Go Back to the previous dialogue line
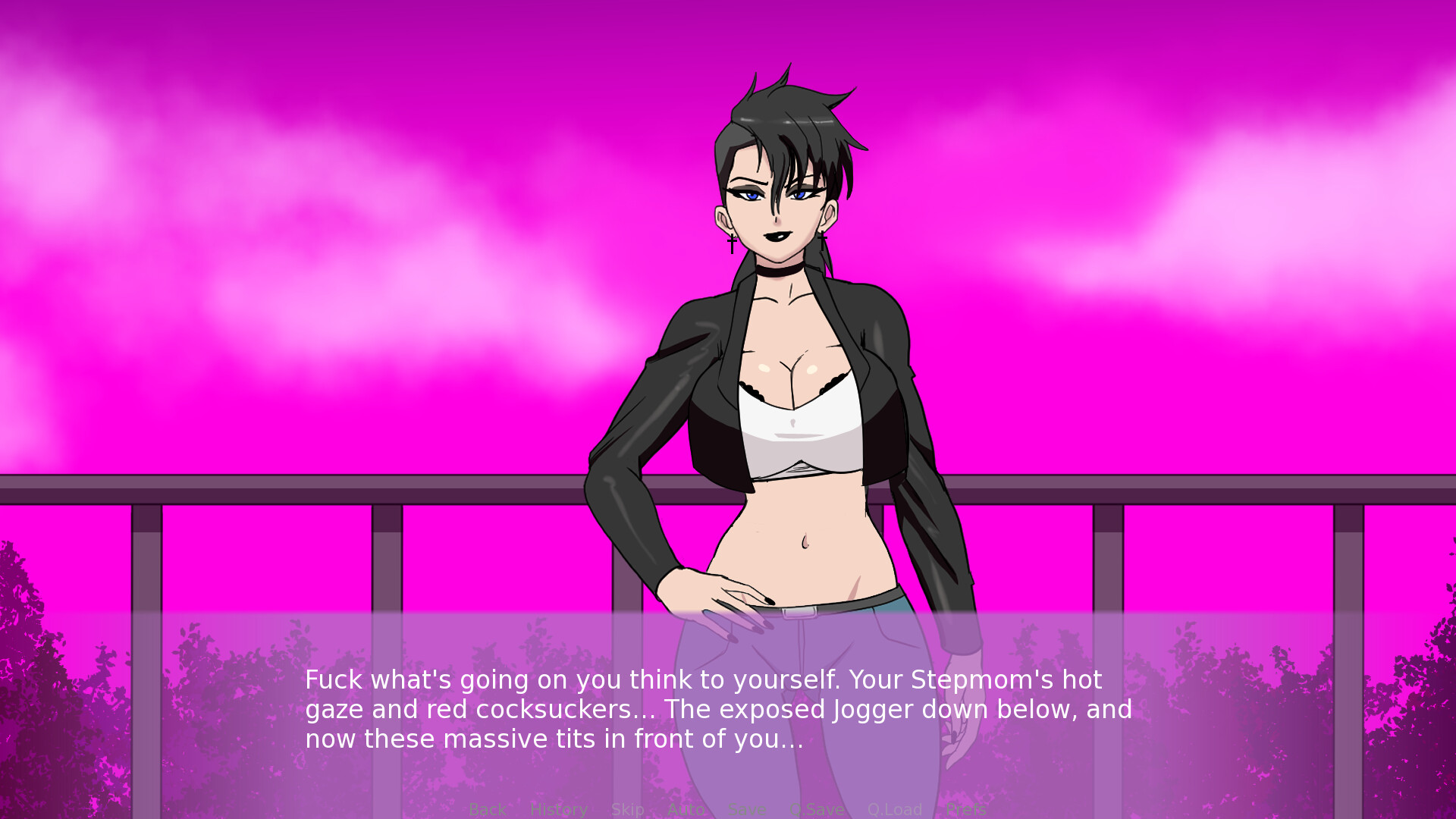 click(488, 809)
